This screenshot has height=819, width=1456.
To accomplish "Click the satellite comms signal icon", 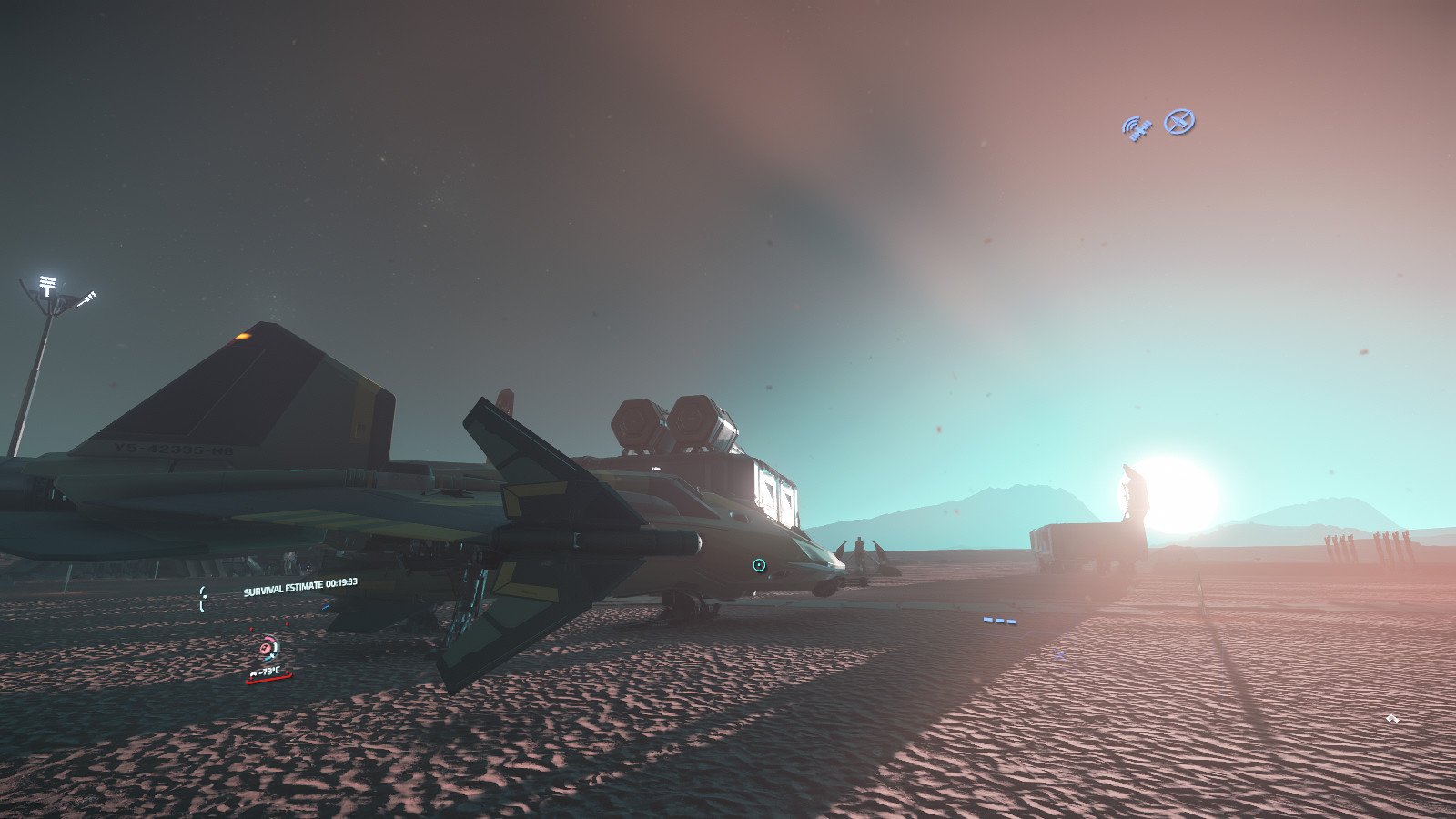I will click(1137, 128).
